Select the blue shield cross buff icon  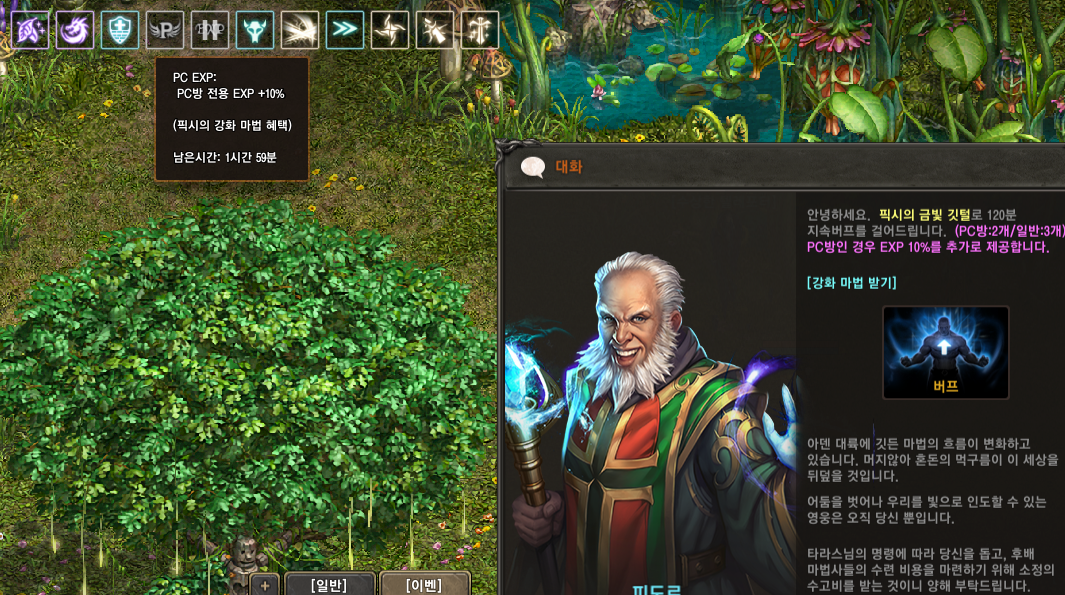[x=120, y=30]
